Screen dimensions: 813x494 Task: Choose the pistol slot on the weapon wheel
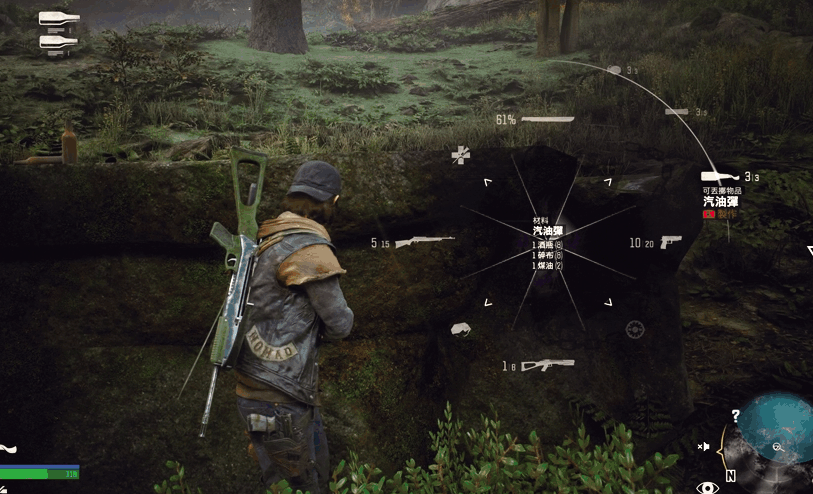(x=670, y=242)
